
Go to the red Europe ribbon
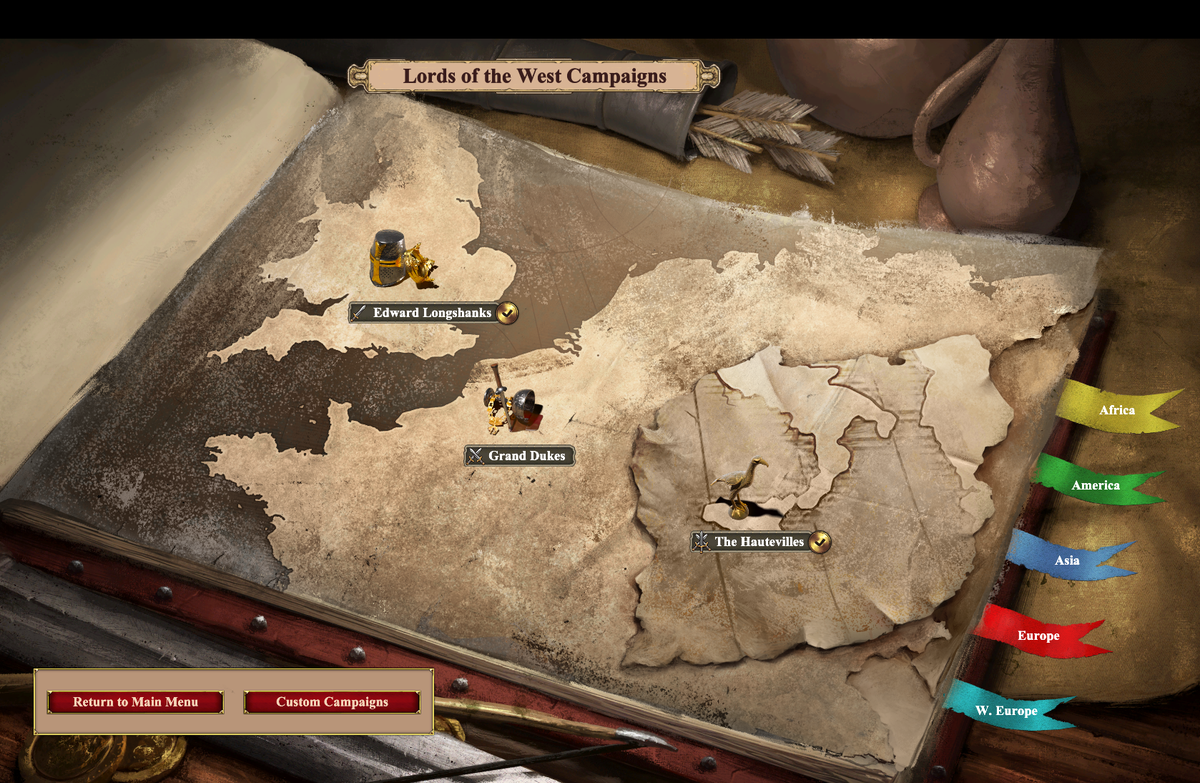click(x=1038, y=635)
